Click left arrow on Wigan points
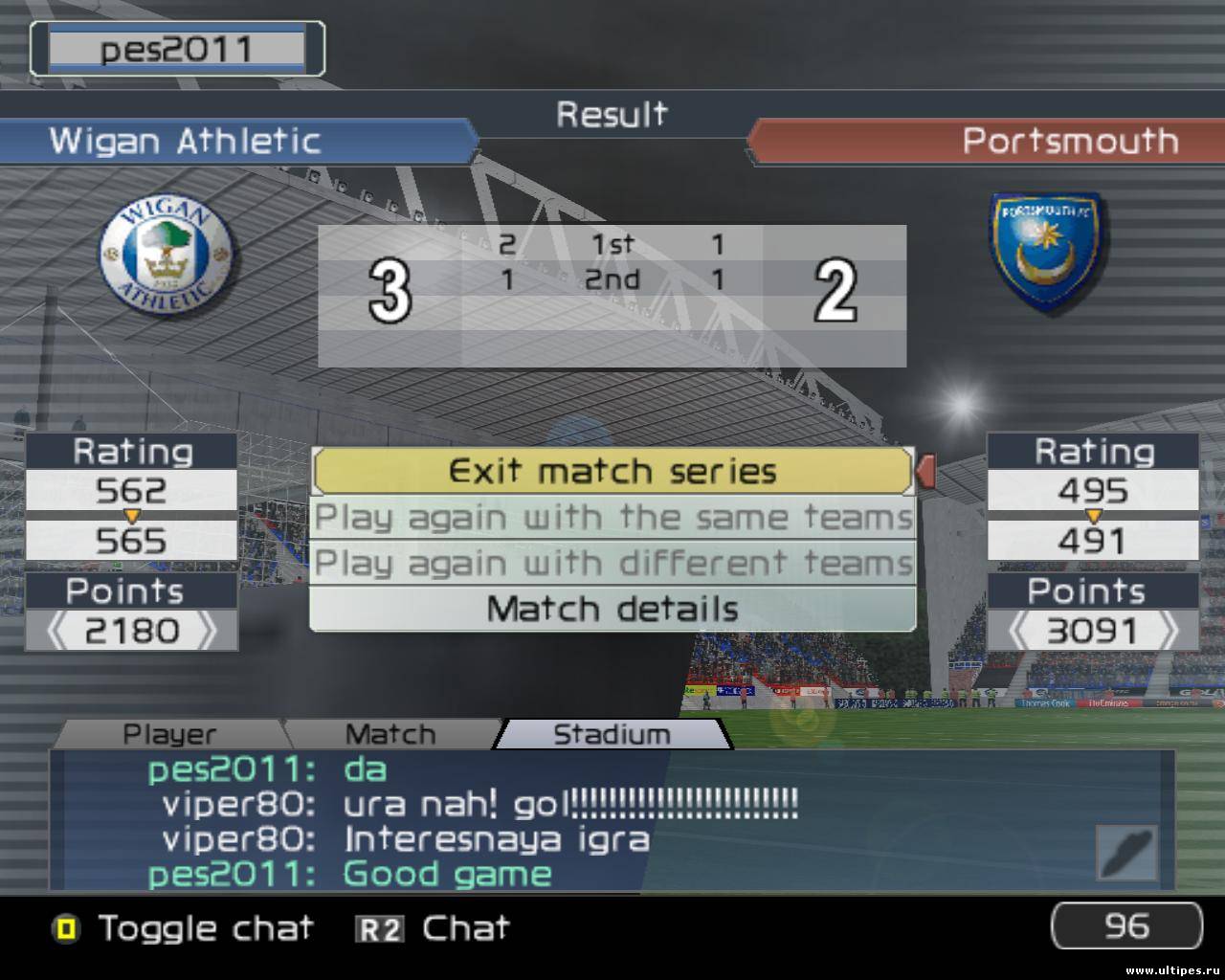1225x980 pixels. pos(58,632)
